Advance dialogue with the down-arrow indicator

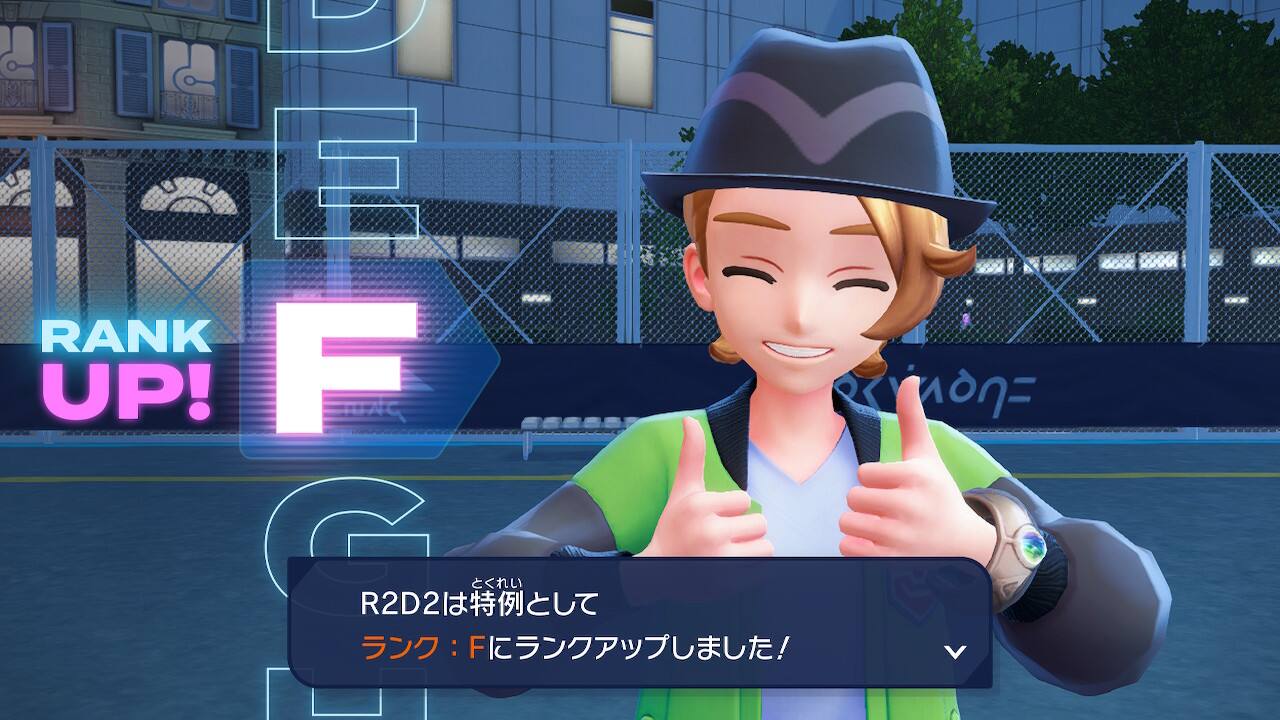(x=955, y=651)
